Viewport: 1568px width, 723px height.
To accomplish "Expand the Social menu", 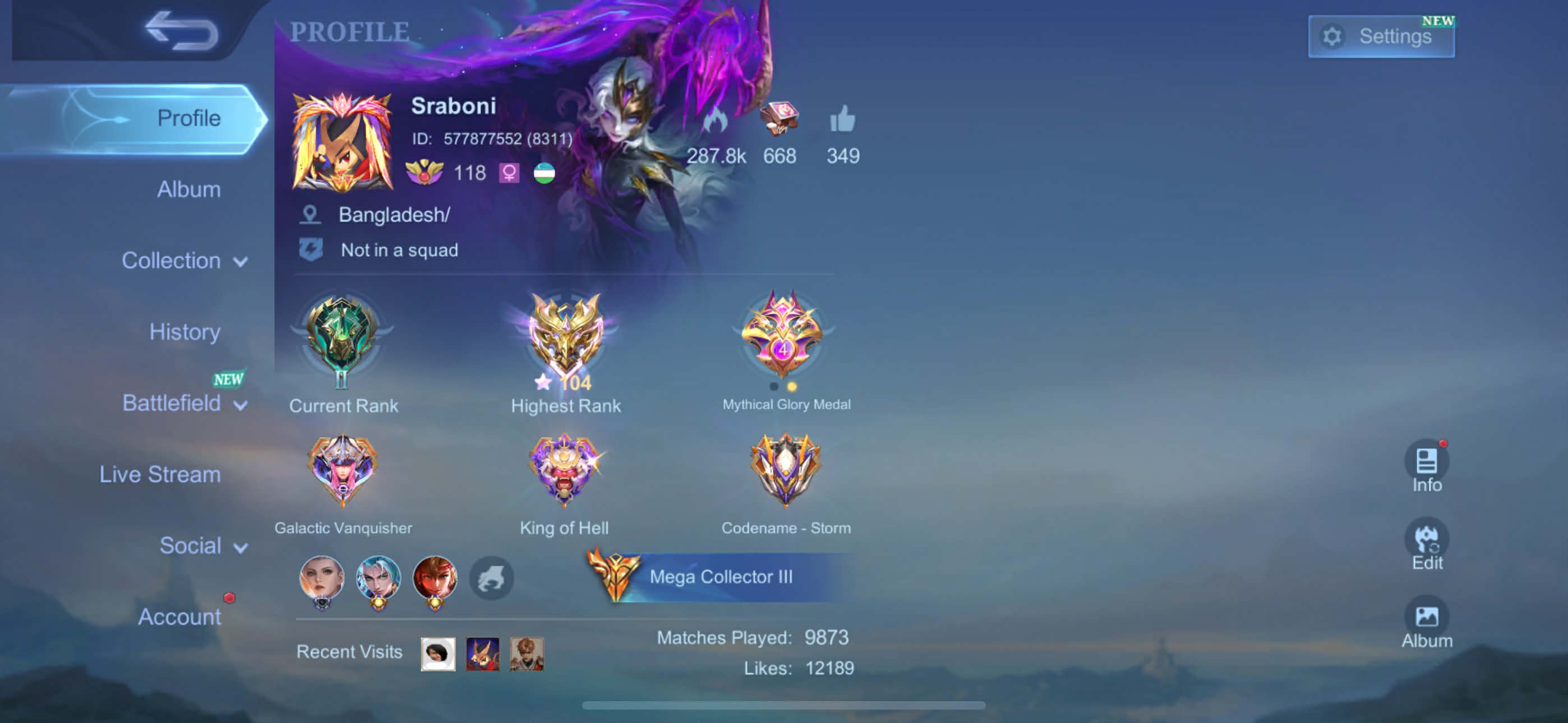I will [201, 545].
